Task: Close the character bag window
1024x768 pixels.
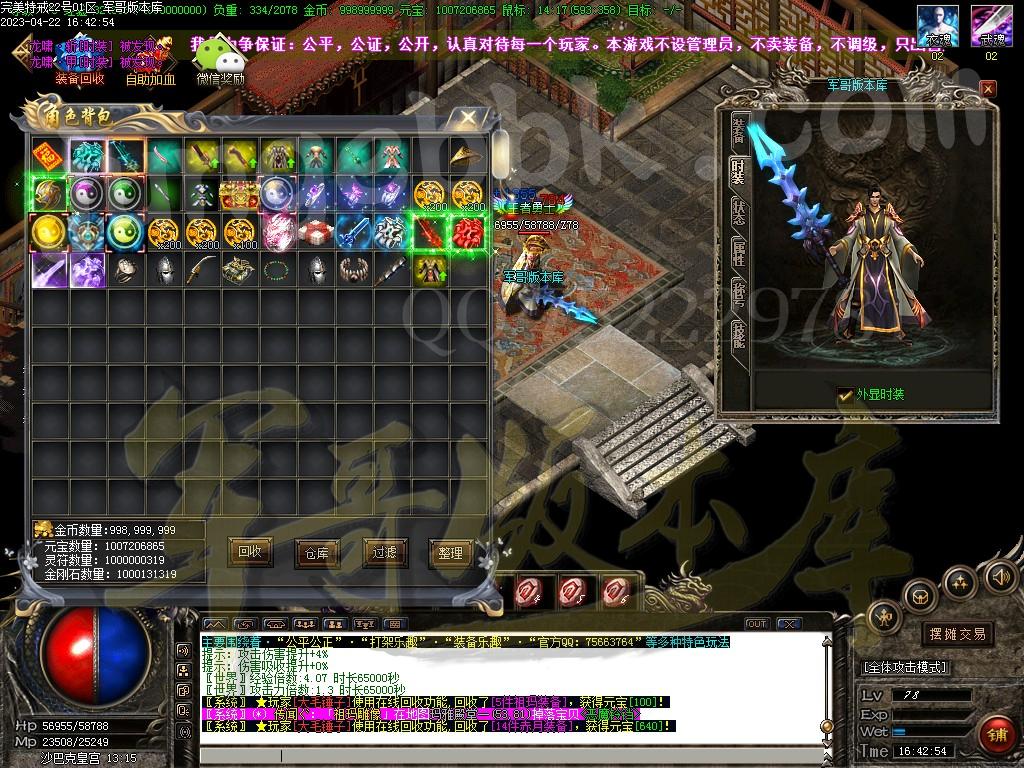Action: pyautogui.click(x=468, y=119)
